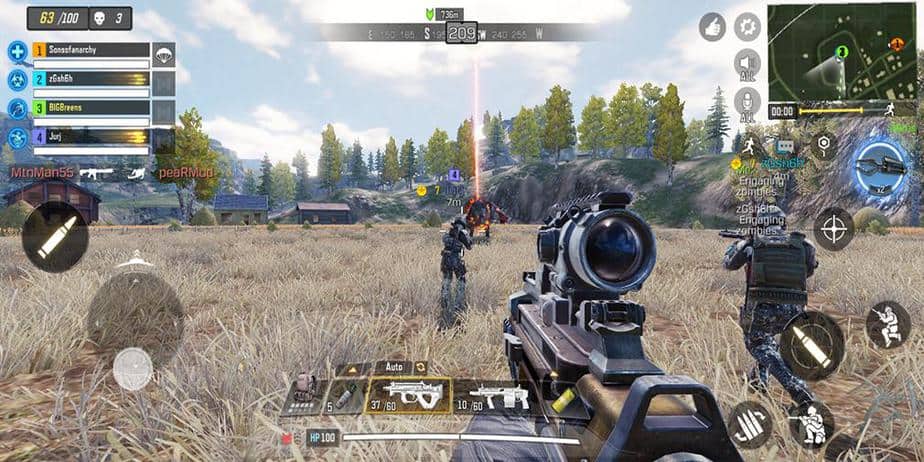Select teammate Sonsofanarchy in squad list
This screenshot has width=924, height=462.
point(90,50)
